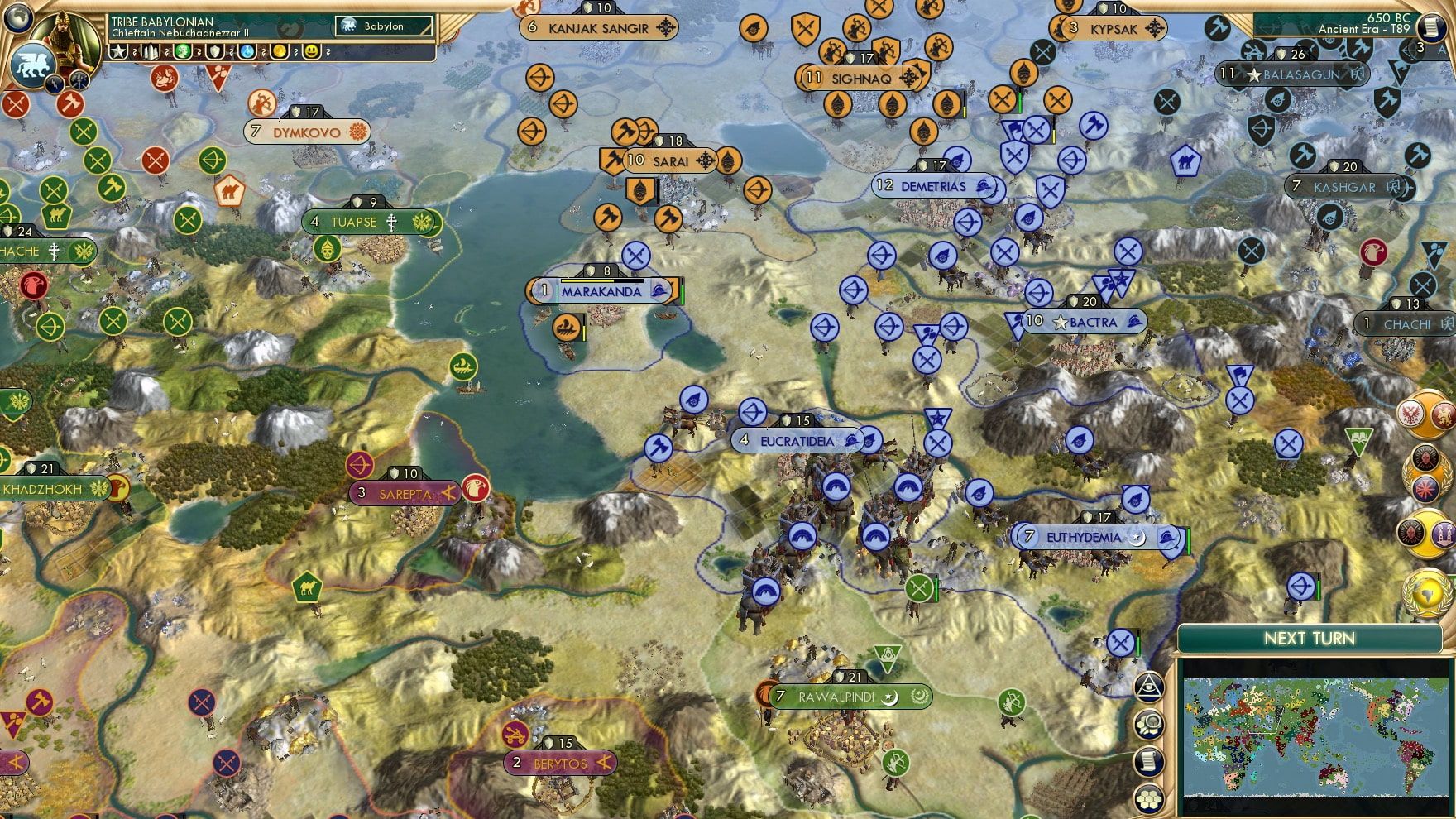Open the Civilopedia scroll icon at top right
The width and height of the screenshot is (1456, 819).
(1433, 26)
